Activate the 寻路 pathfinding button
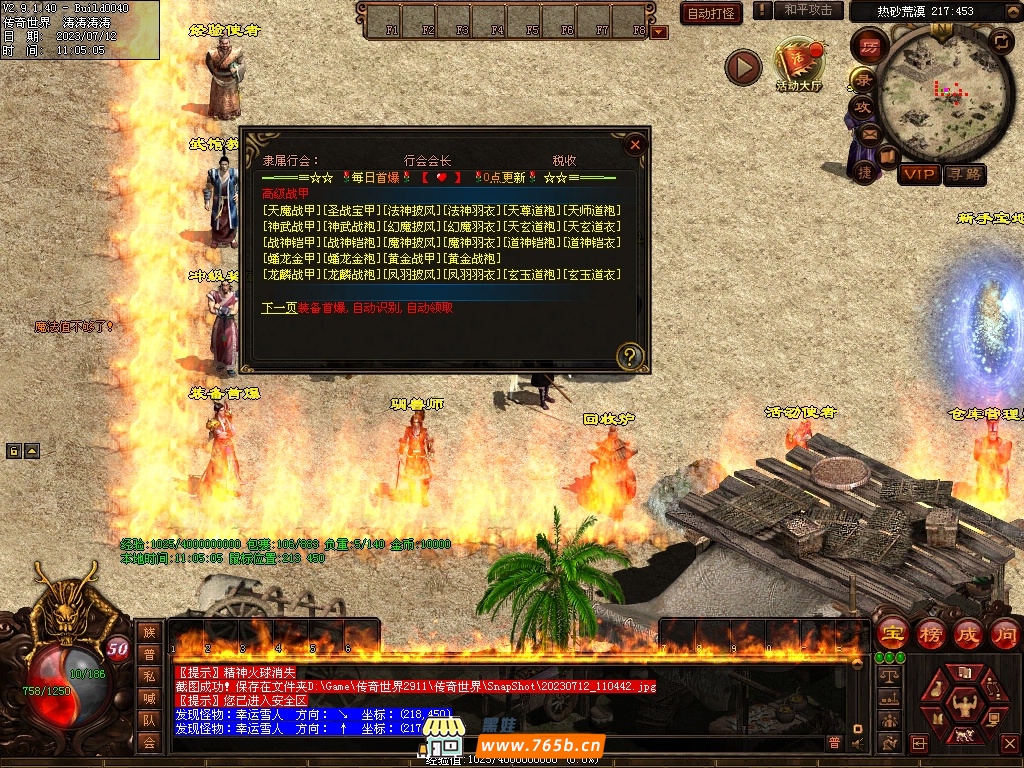 point(964,174)
